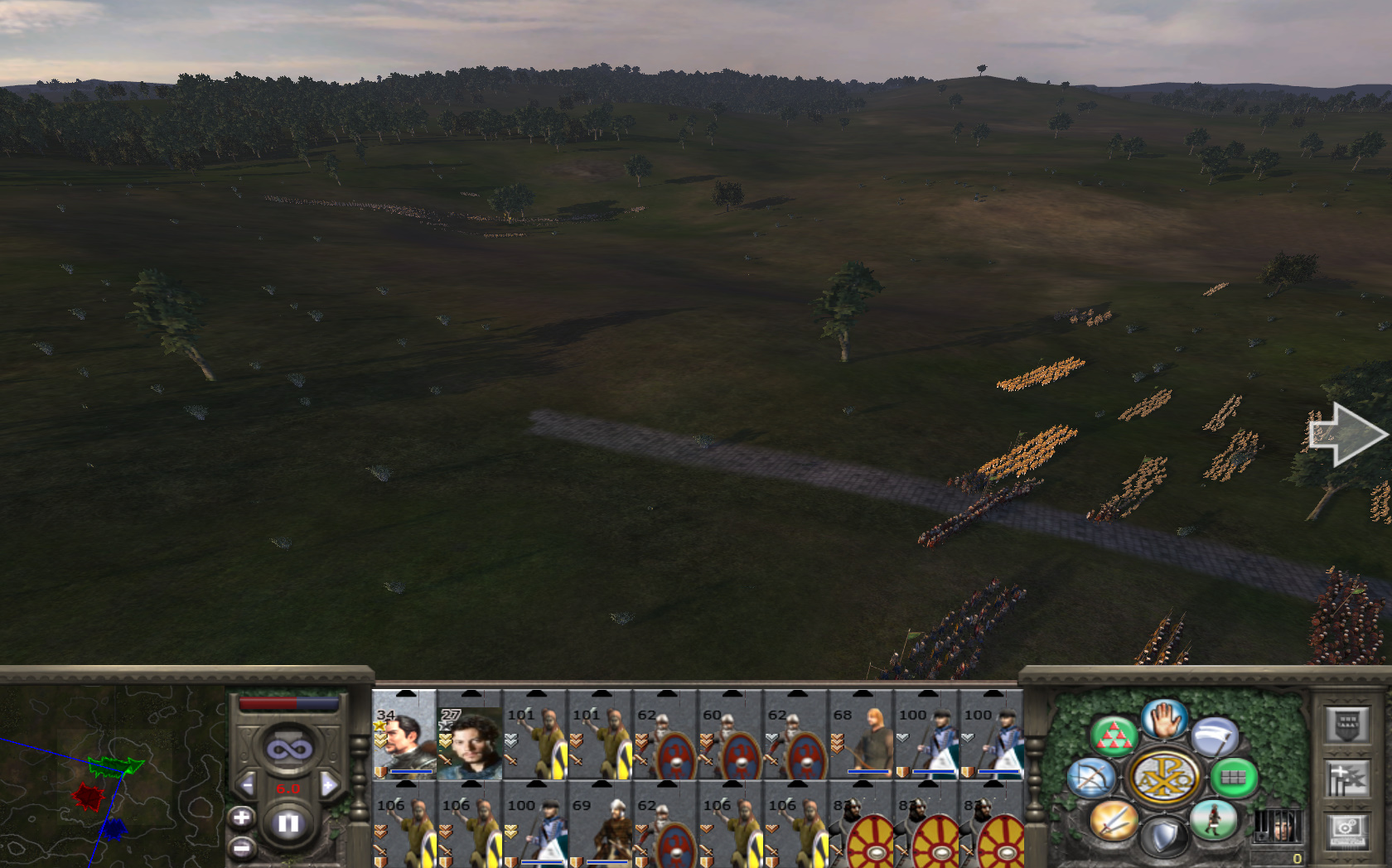
Task: Click the battlefield minimap
Action: (112, 779)
